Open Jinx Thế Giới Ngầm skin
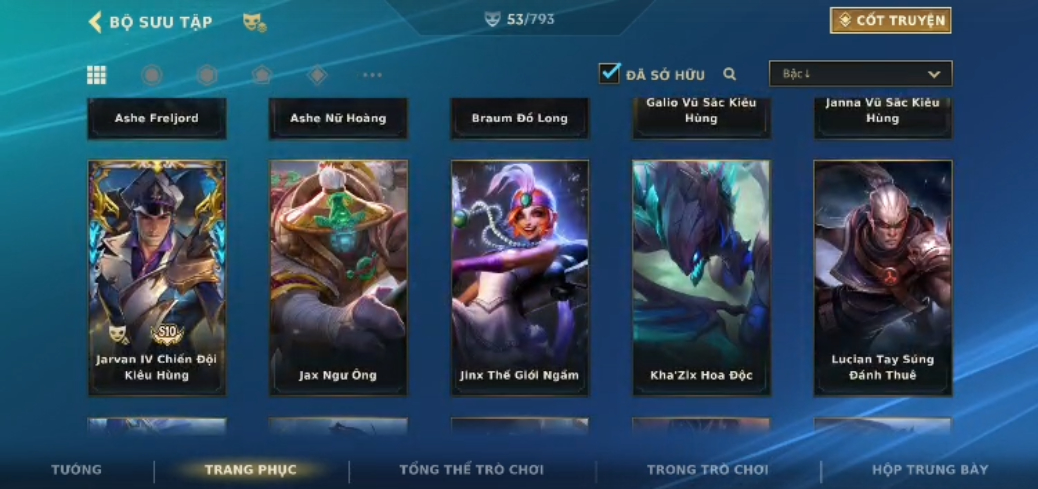 pos(520,277)
